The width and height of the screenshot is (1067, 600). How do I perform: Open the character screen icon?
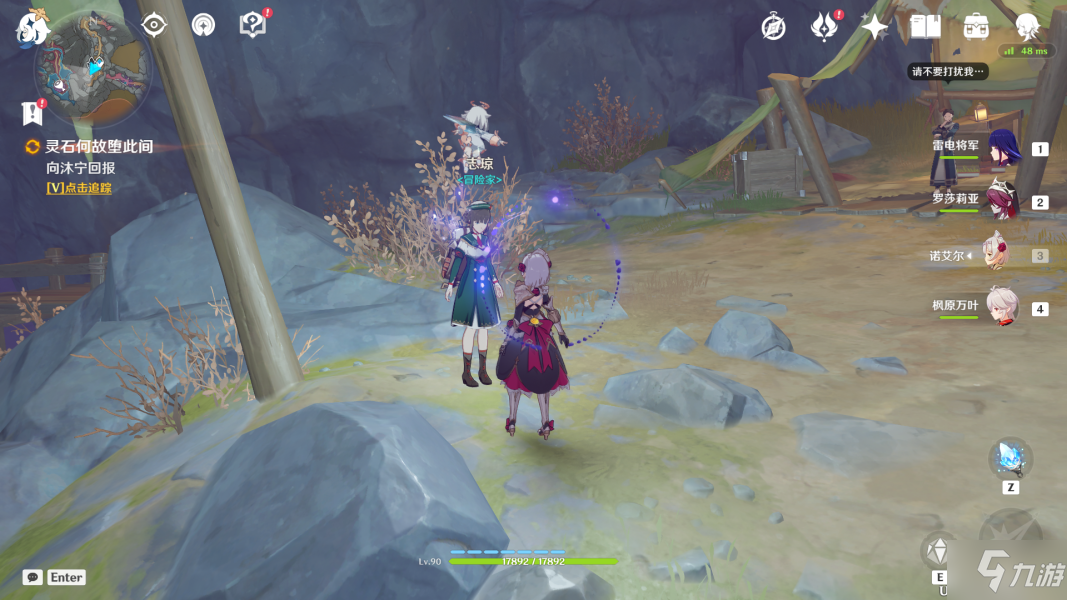click(1027, 27)
